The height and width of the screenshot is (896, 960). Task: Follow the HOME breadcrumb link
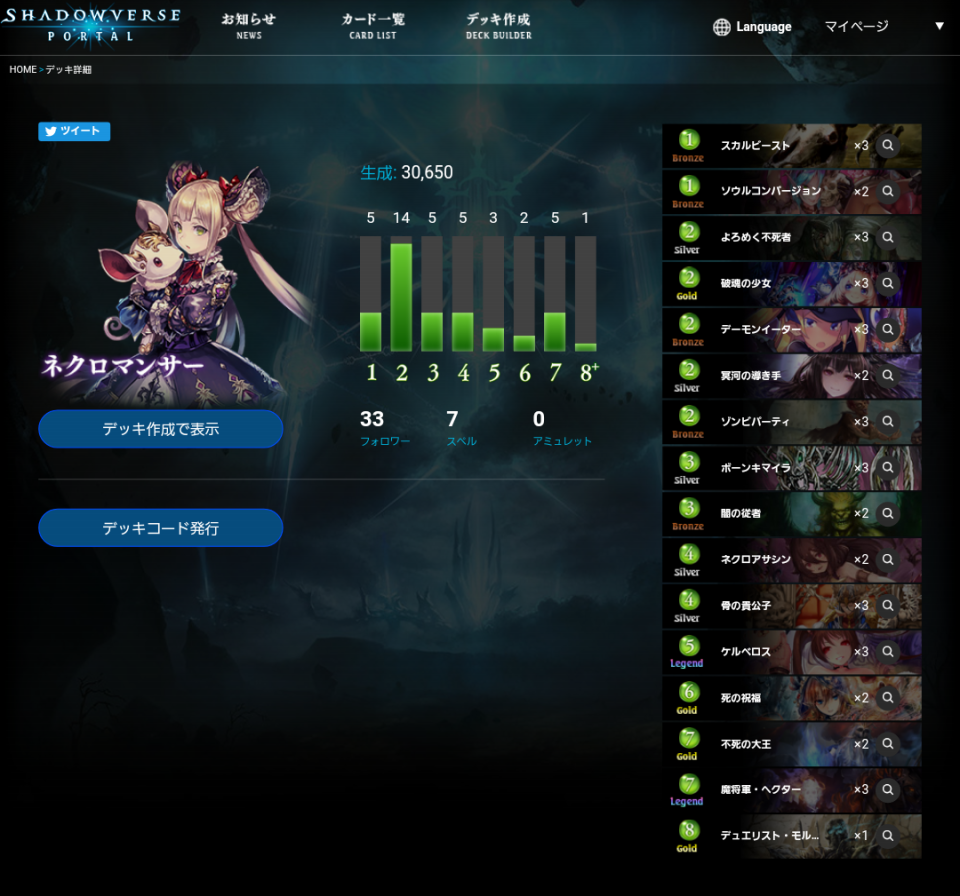coord(22,70)
